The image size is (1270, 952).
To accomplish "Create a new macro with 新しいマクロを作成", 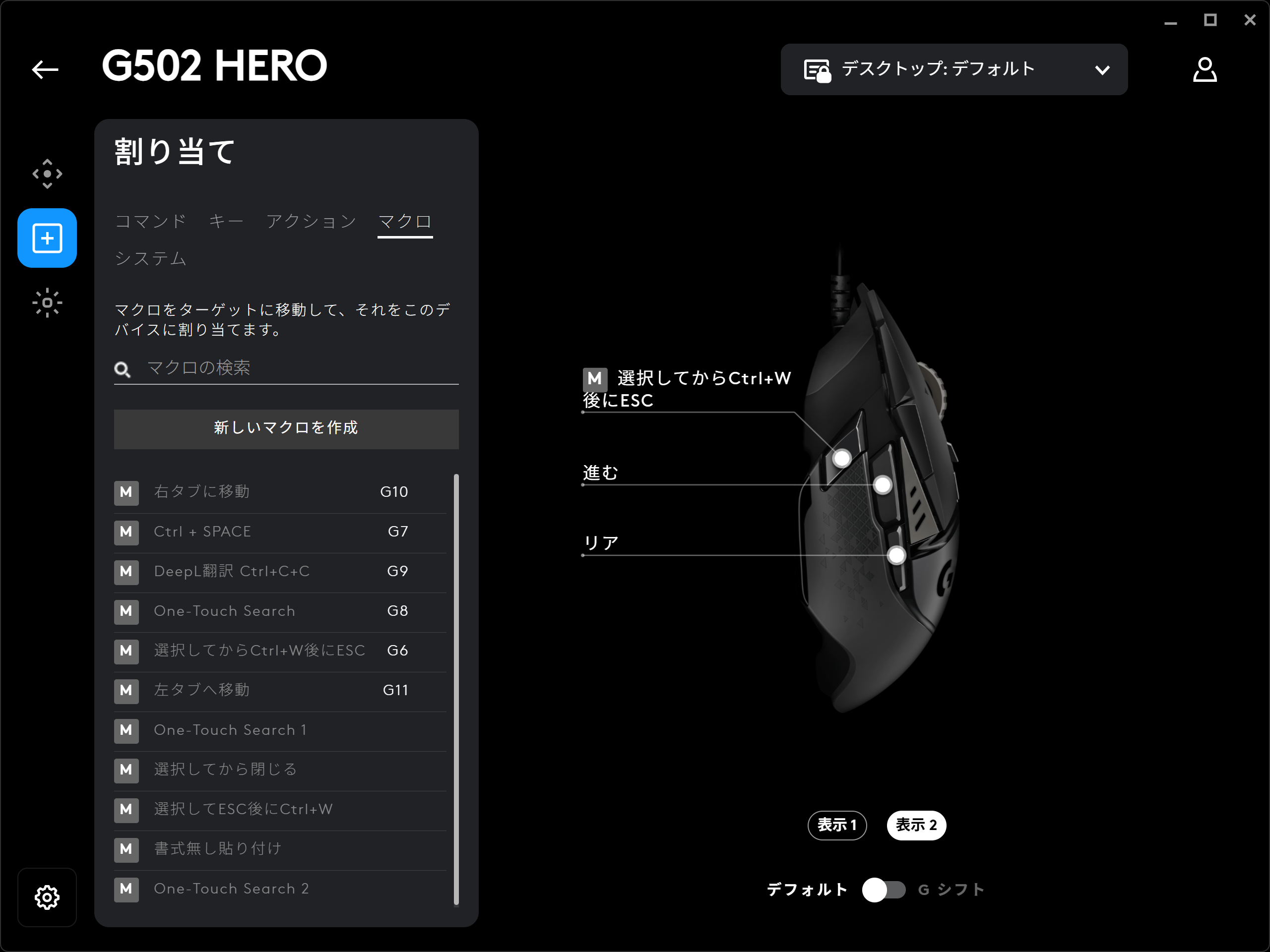I will (x=286, y=428).
